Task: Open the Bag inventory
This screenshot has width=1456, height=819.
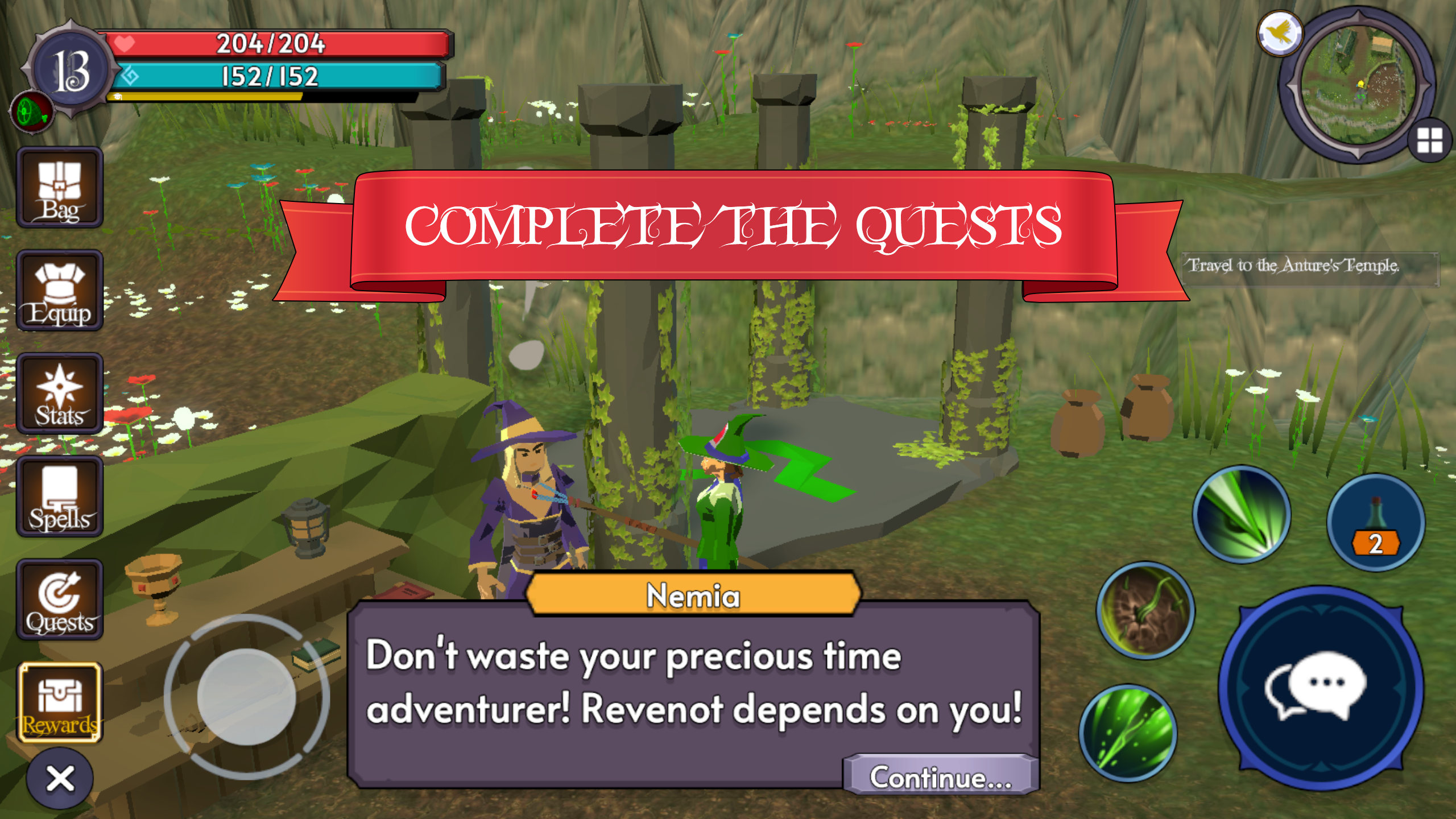Action: 60,188
